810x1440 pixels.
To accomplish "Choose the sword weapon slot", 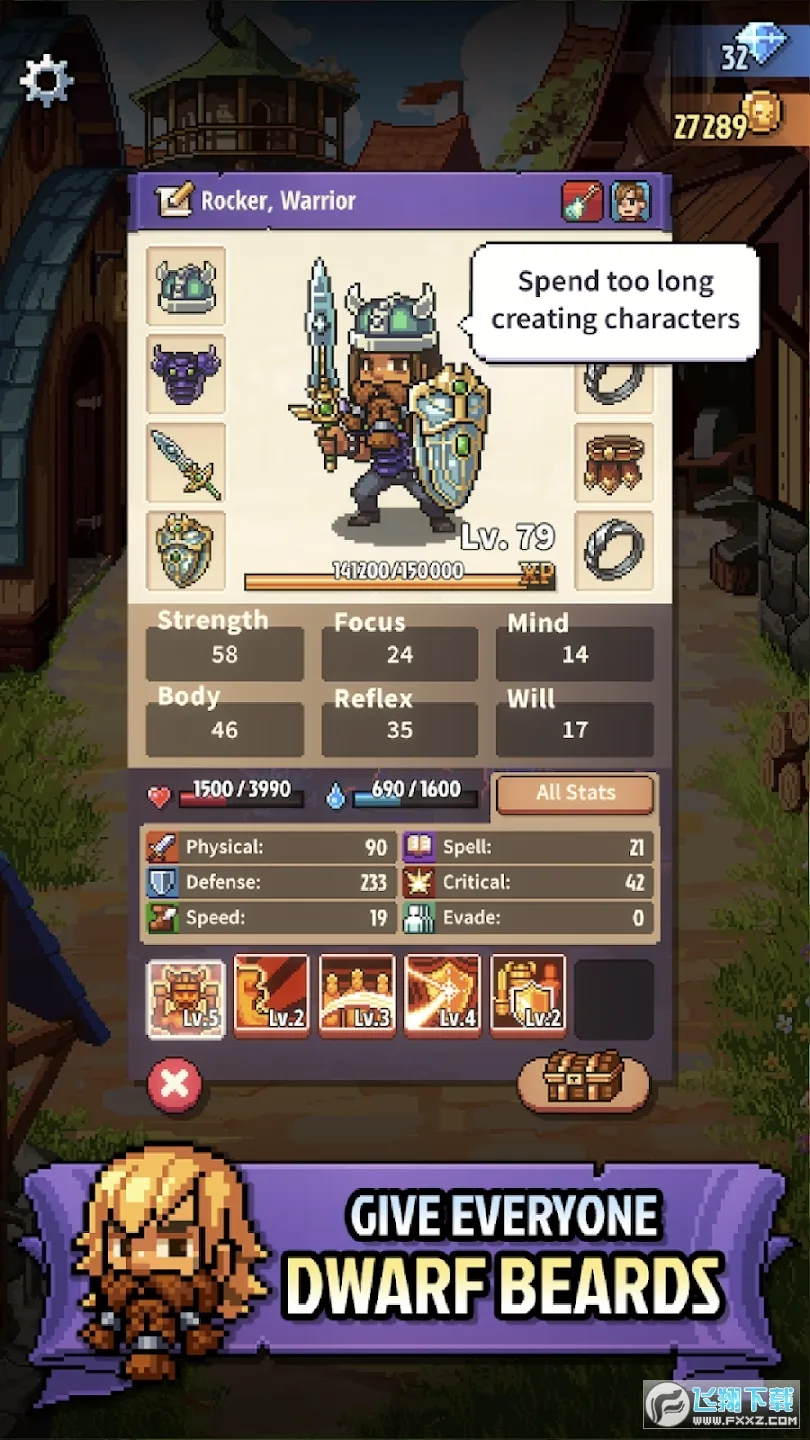I will (x=186, y=462).
